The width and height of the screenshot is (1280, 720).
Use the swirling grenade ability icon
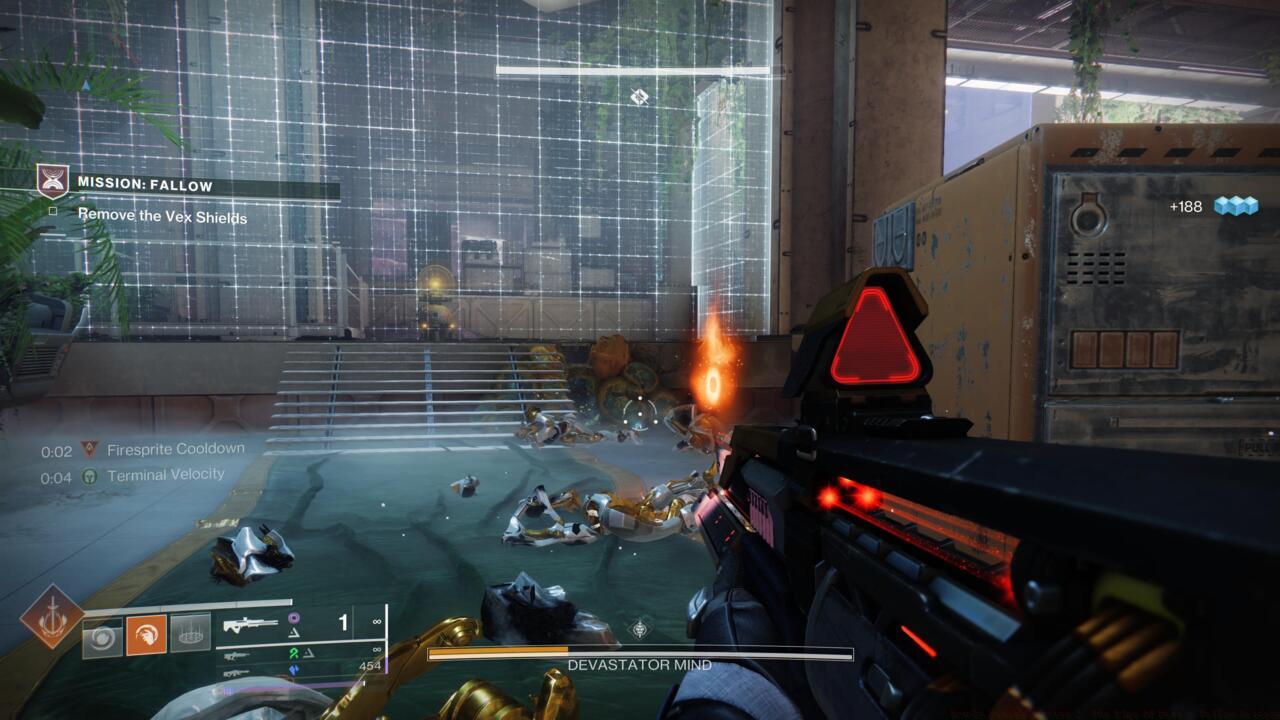(x=102, y=635)
